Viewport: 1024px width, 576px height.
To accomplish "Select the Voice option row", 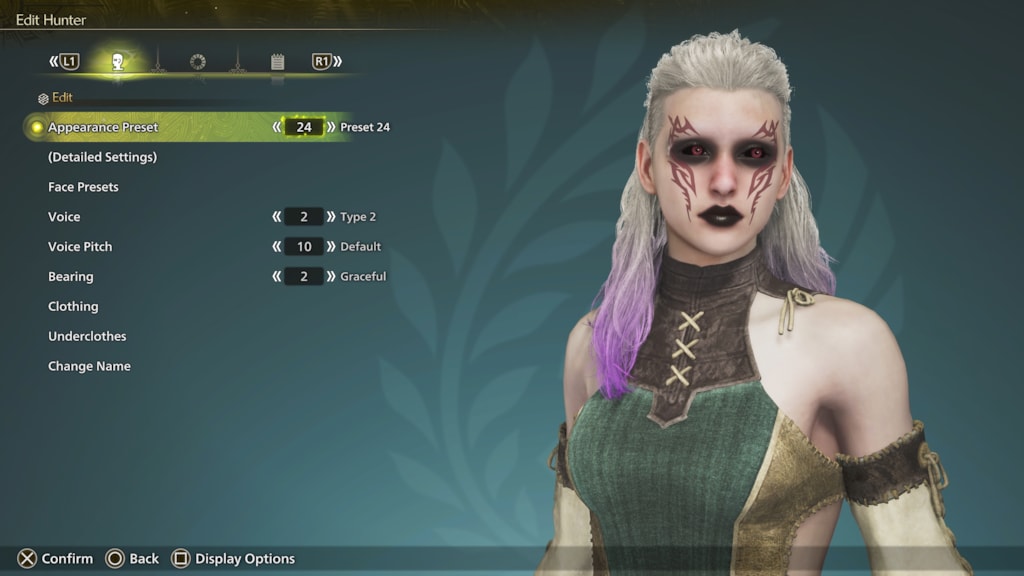I will (64, 217).
